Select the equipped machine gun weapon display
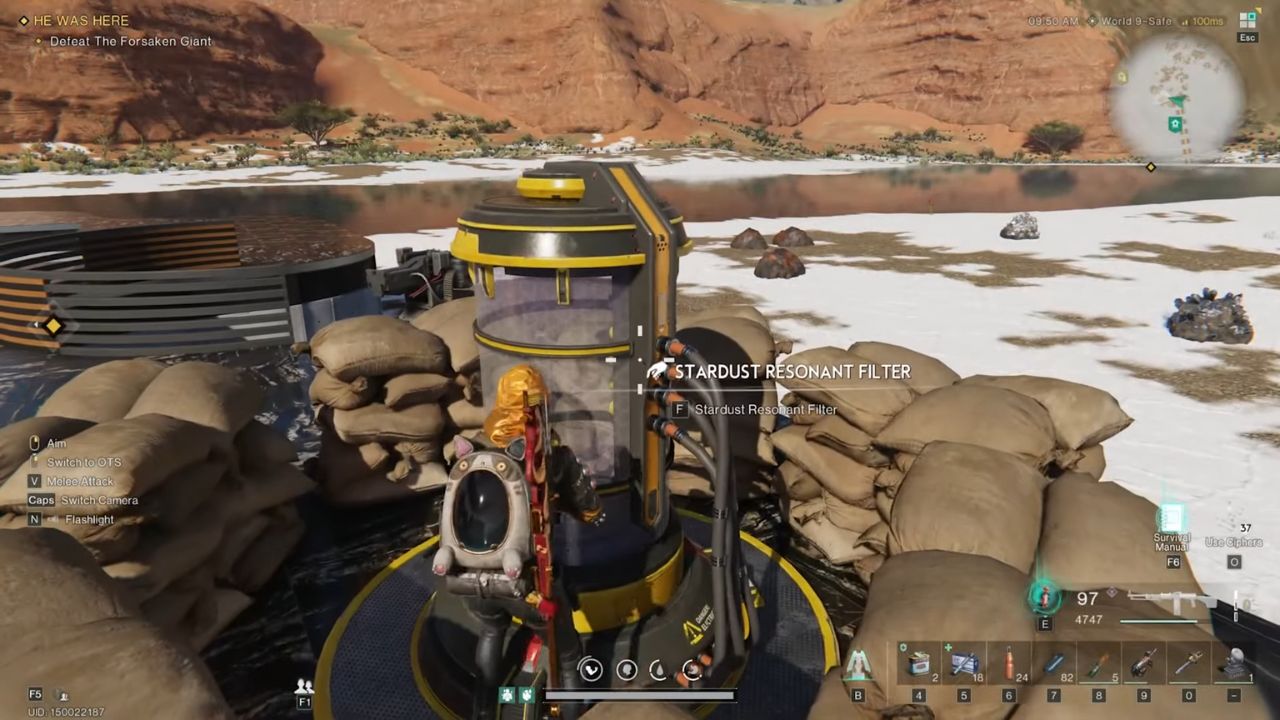This screenshot has width=1280, height=720. click(1170, 601)
